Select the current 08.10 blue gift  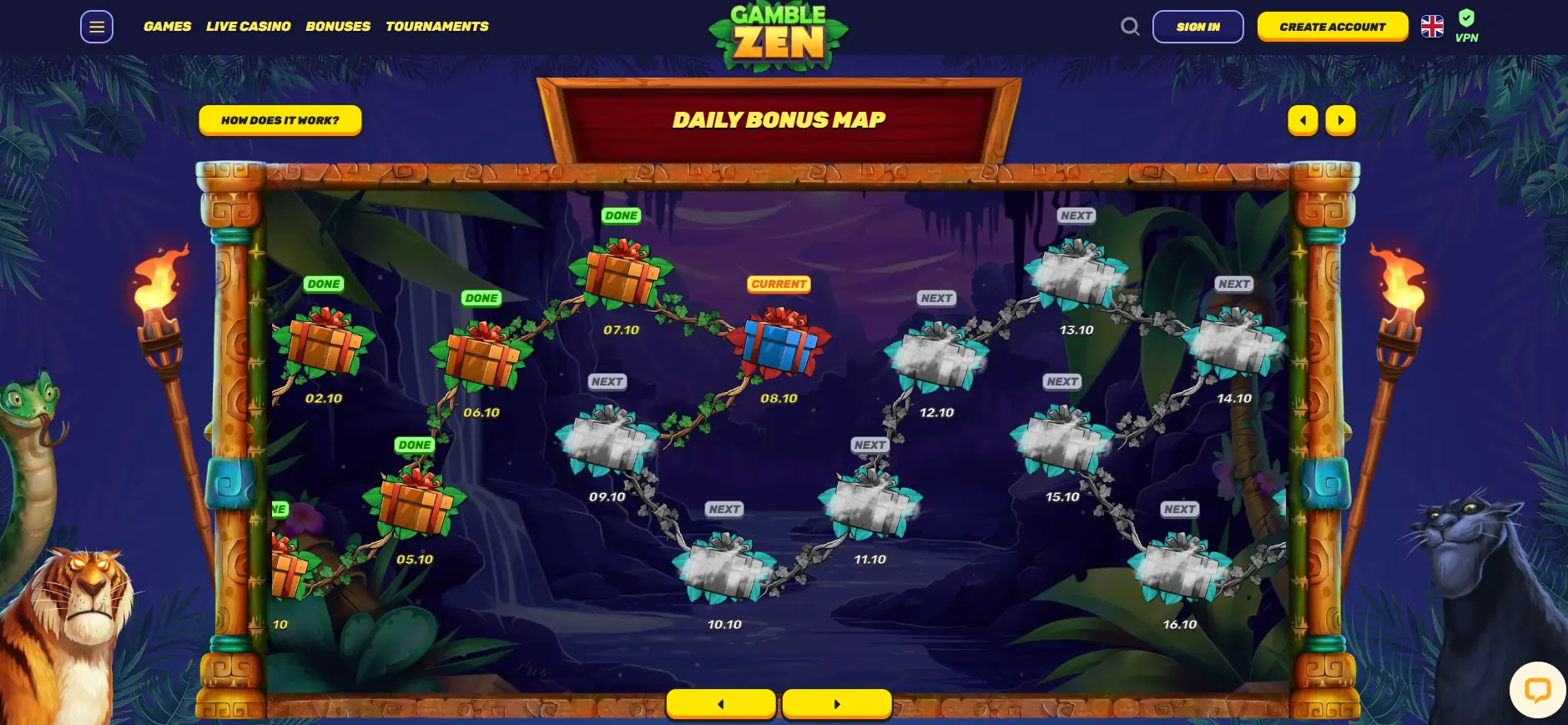click(779, 343)
